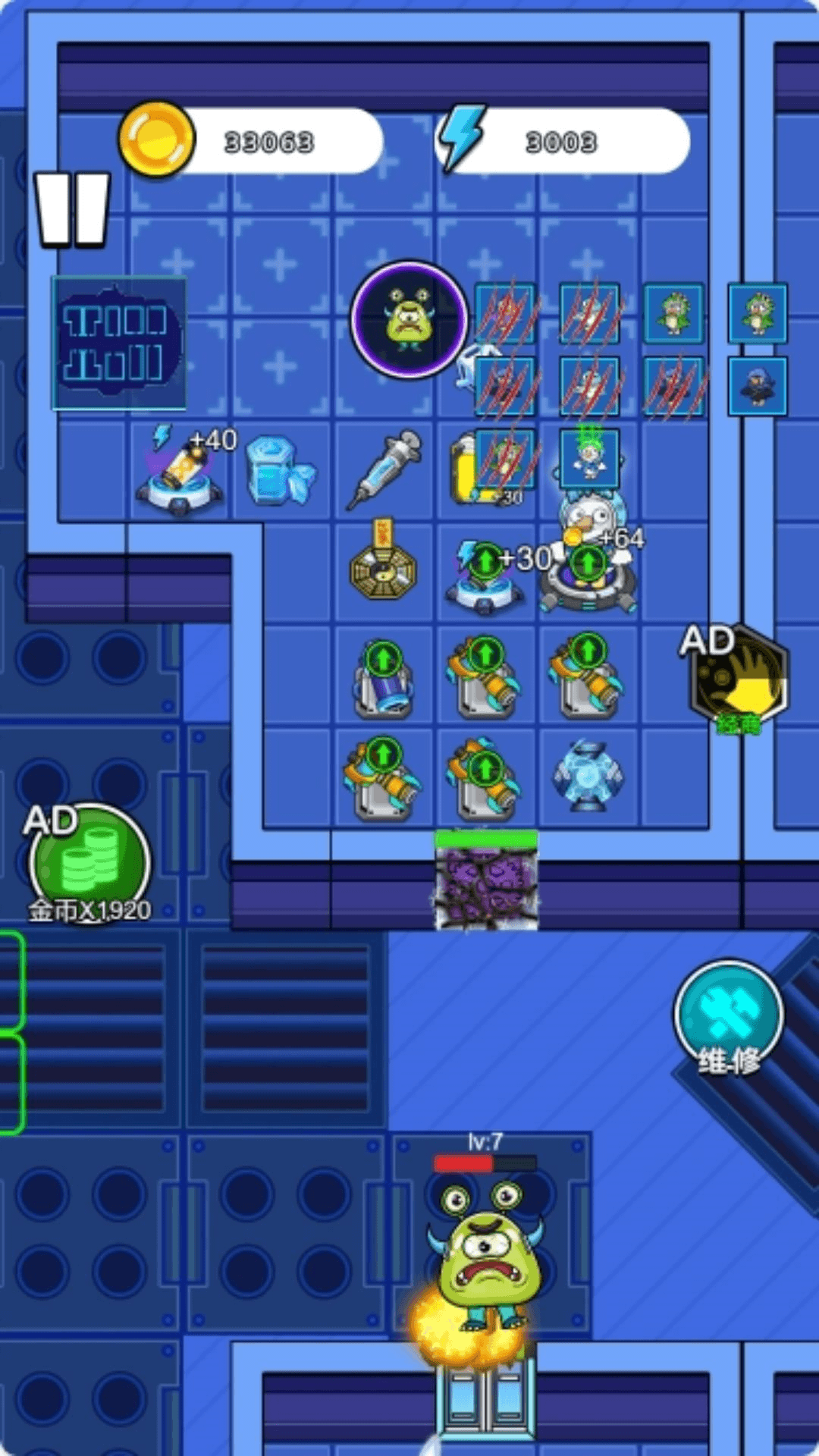Upgrade the purple barrel turret
Image resolution: width=819 pixels, height=1456 pixels.
[383, 657]
